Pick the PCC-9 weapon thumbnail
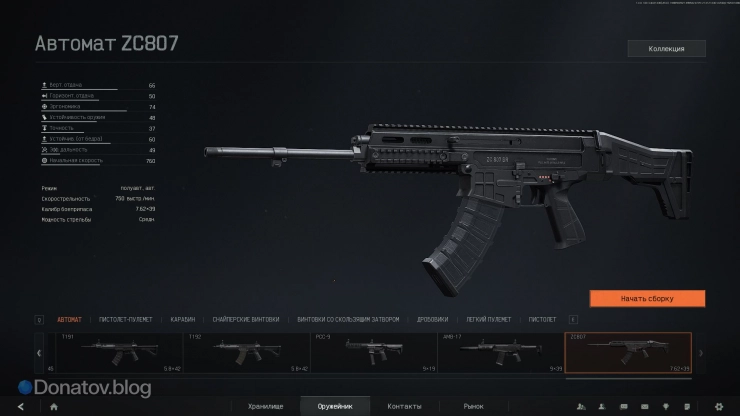 [x=374, y=352]
